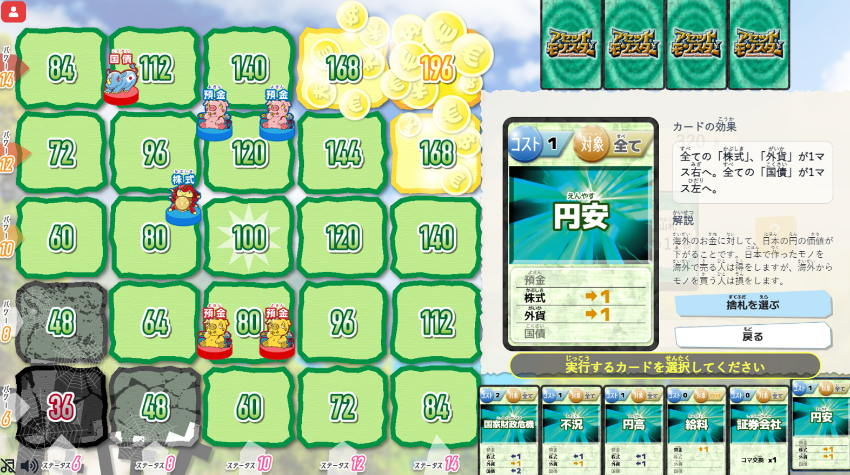Pick the 円高 card in hand
The image size is (850, 475).
634,430
